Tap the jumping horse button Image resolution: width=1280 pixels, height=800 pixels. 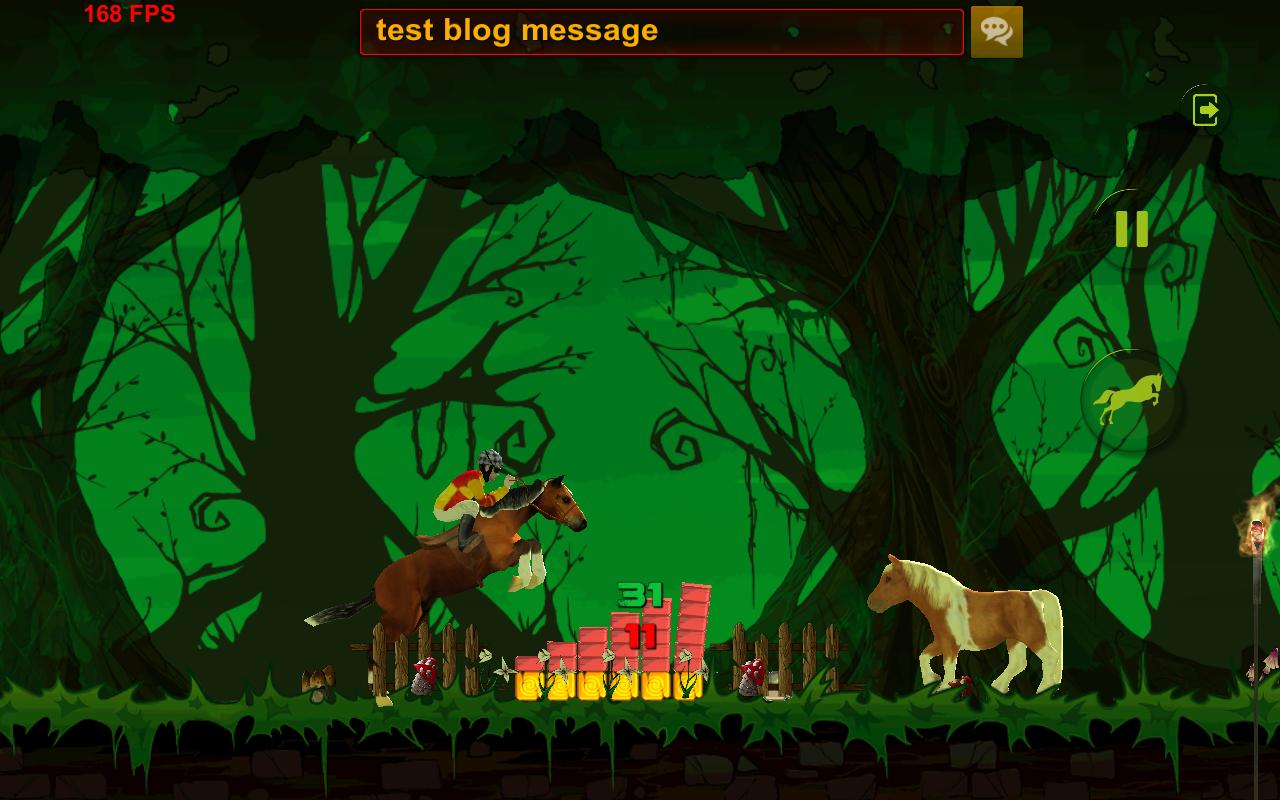click(1130, 399)
